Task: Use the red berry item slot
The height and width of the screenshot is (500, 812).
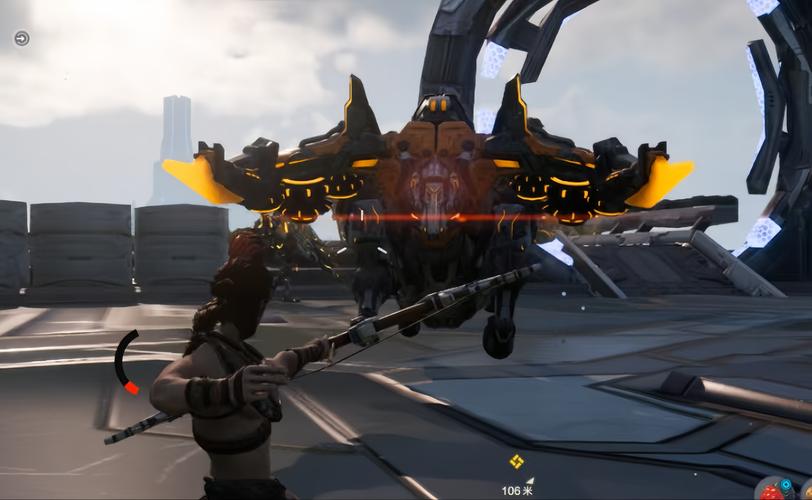Action: point(772,491)
